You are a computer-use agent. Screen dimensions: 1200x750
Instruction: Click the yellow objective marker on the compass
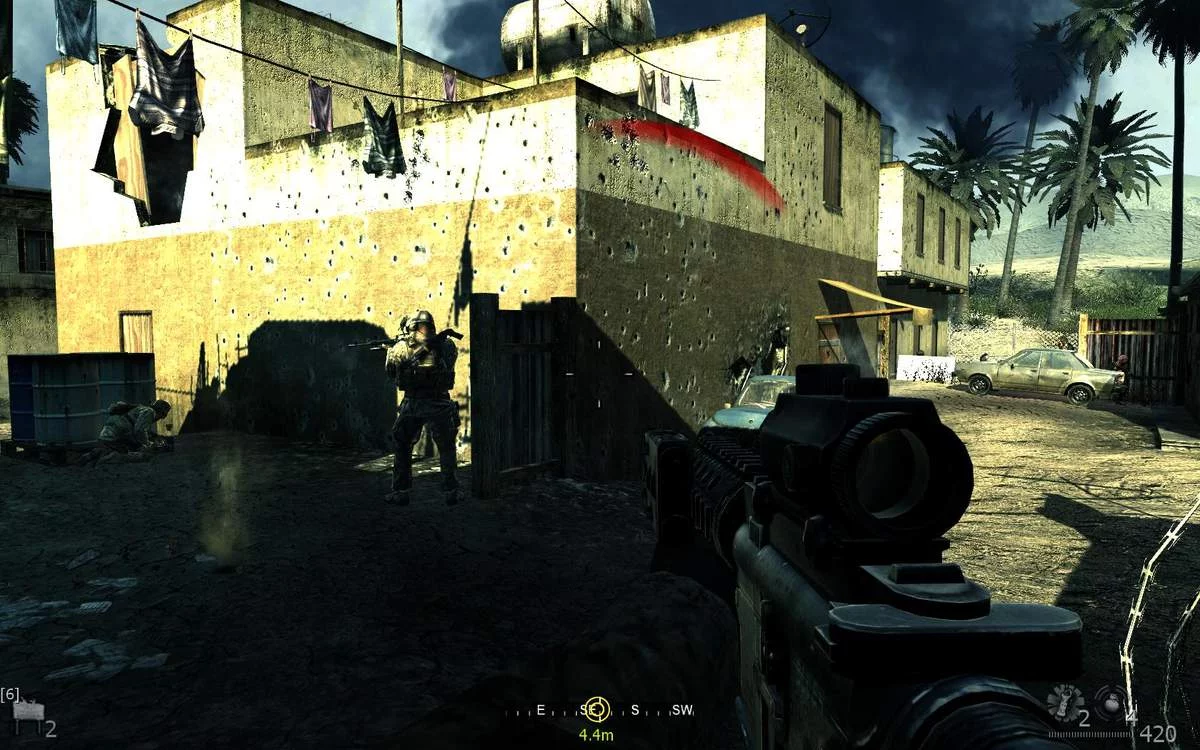coord(596,709)
